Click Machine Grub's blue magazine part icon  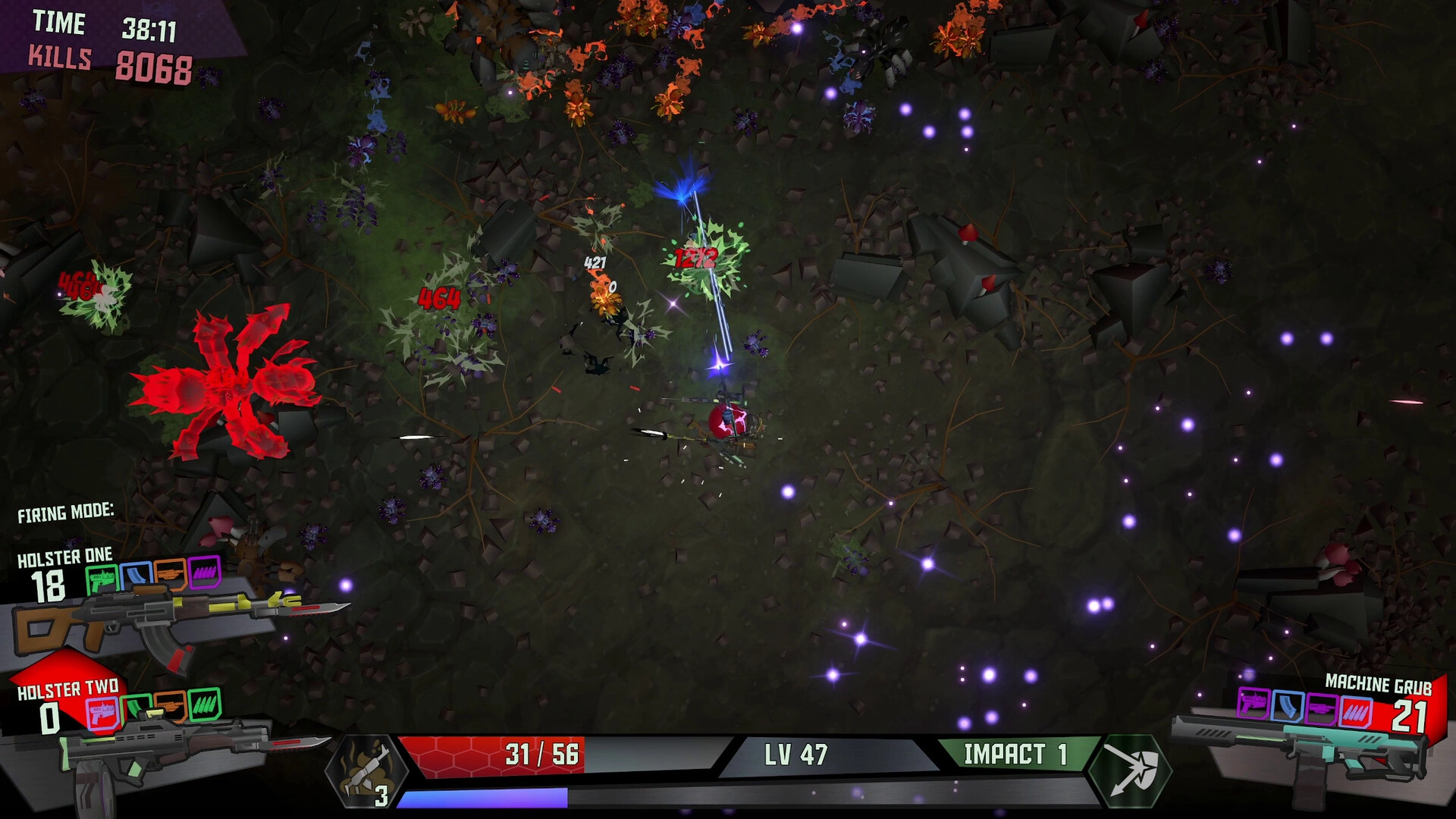pos(1287,707)
